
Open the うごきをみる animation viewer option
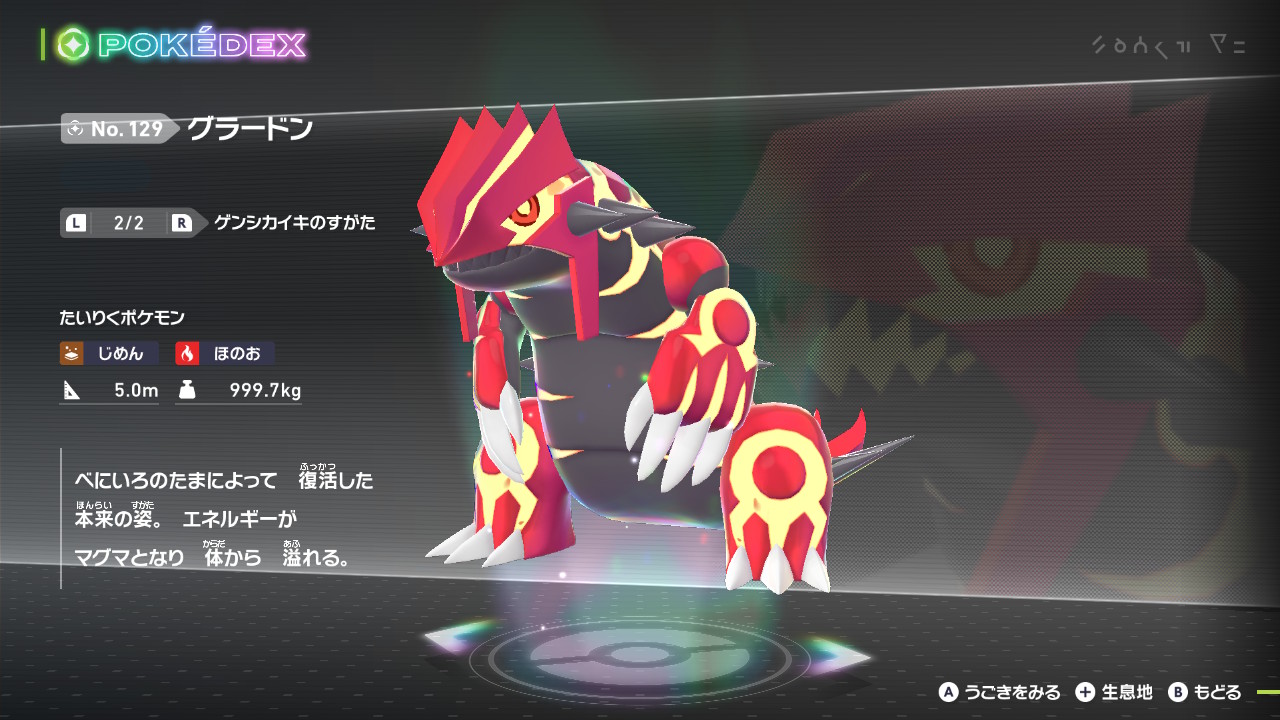(999, 692)
